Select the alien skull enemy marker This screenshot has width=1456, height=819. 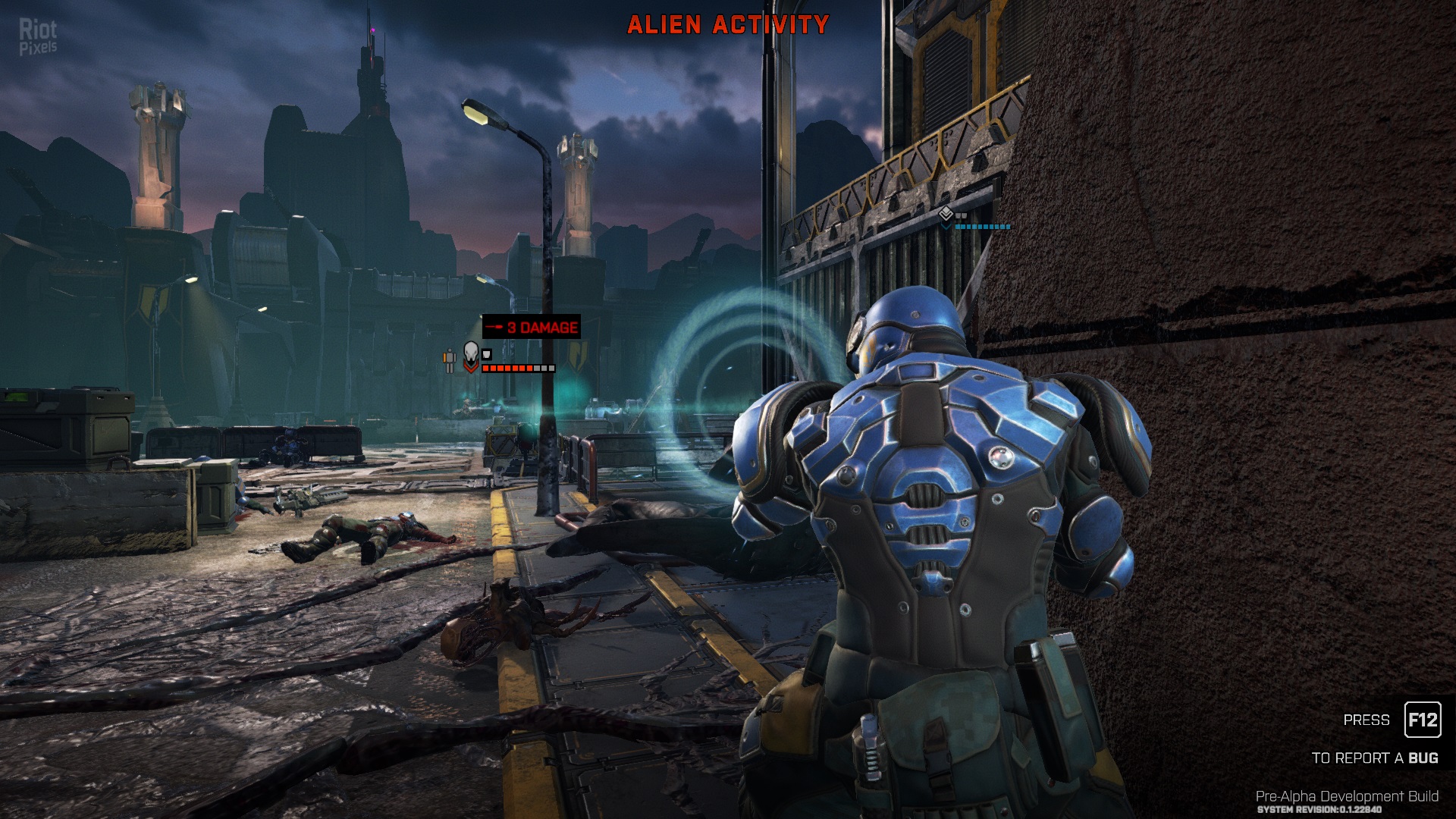click(471, 353)
